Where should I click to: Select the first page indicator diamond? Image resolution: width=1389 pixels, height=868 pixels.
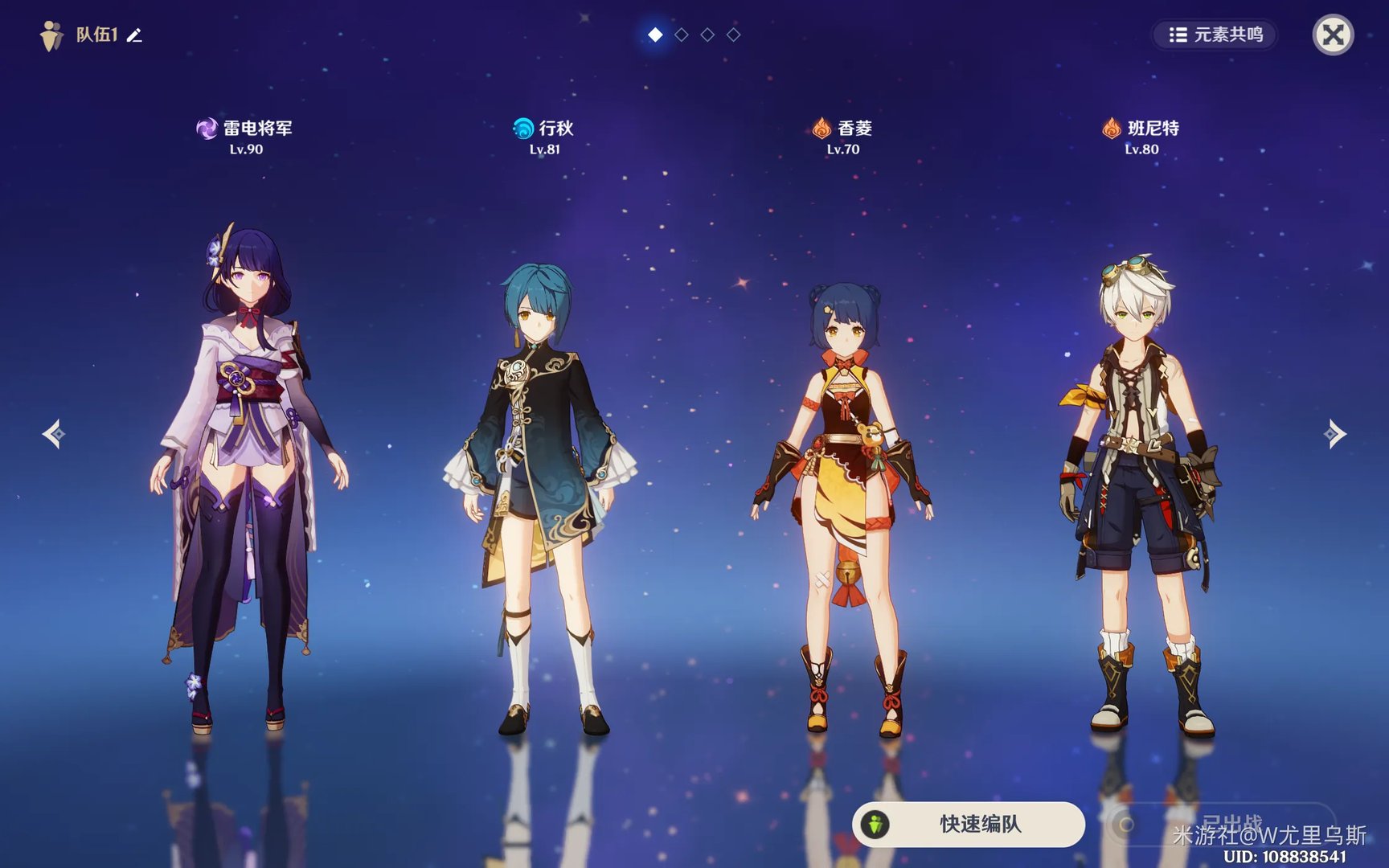pyautogui.click(x=656, y=35)
